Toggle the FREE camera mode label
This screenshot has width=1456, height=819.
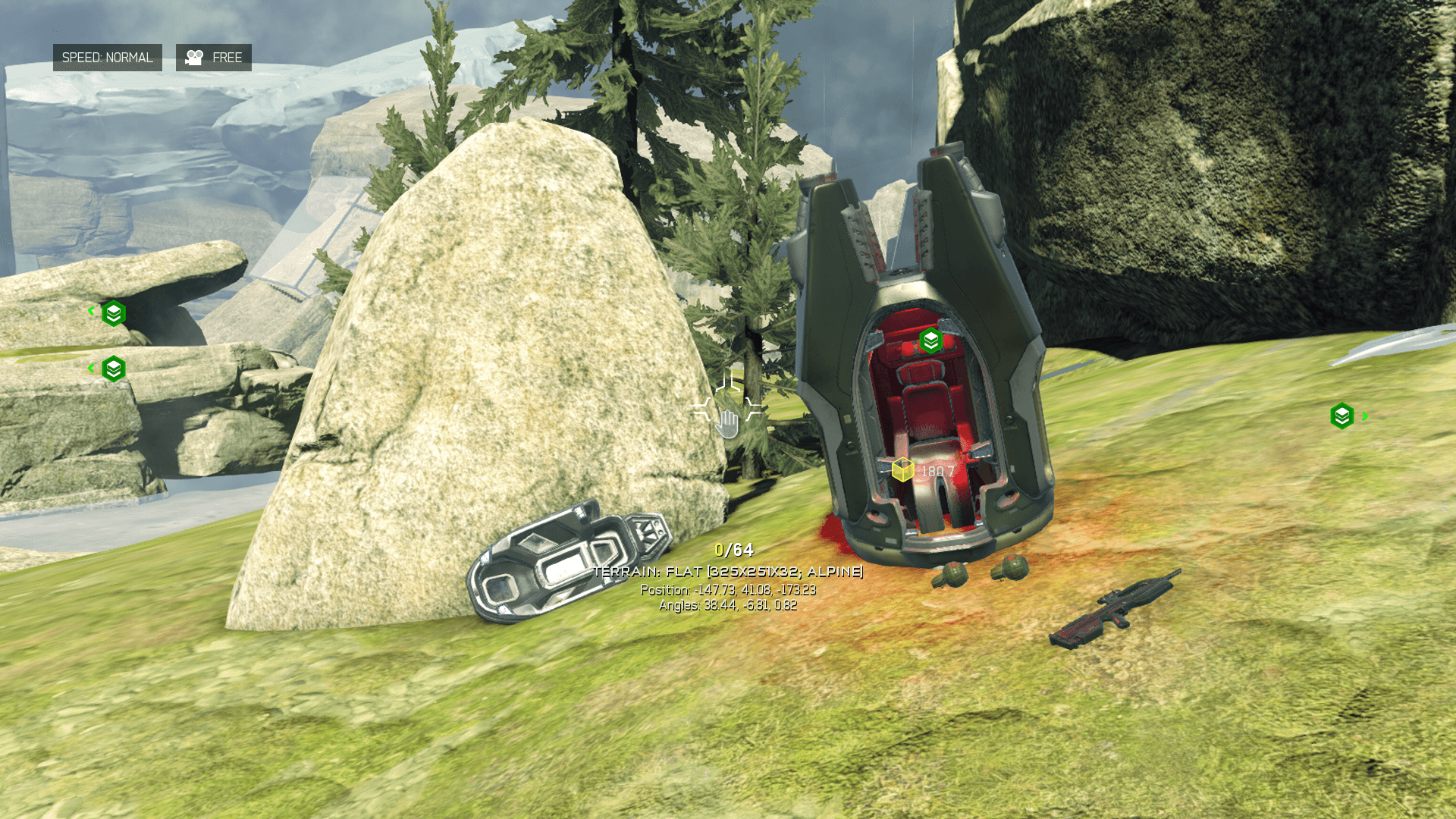coord(214,58)
